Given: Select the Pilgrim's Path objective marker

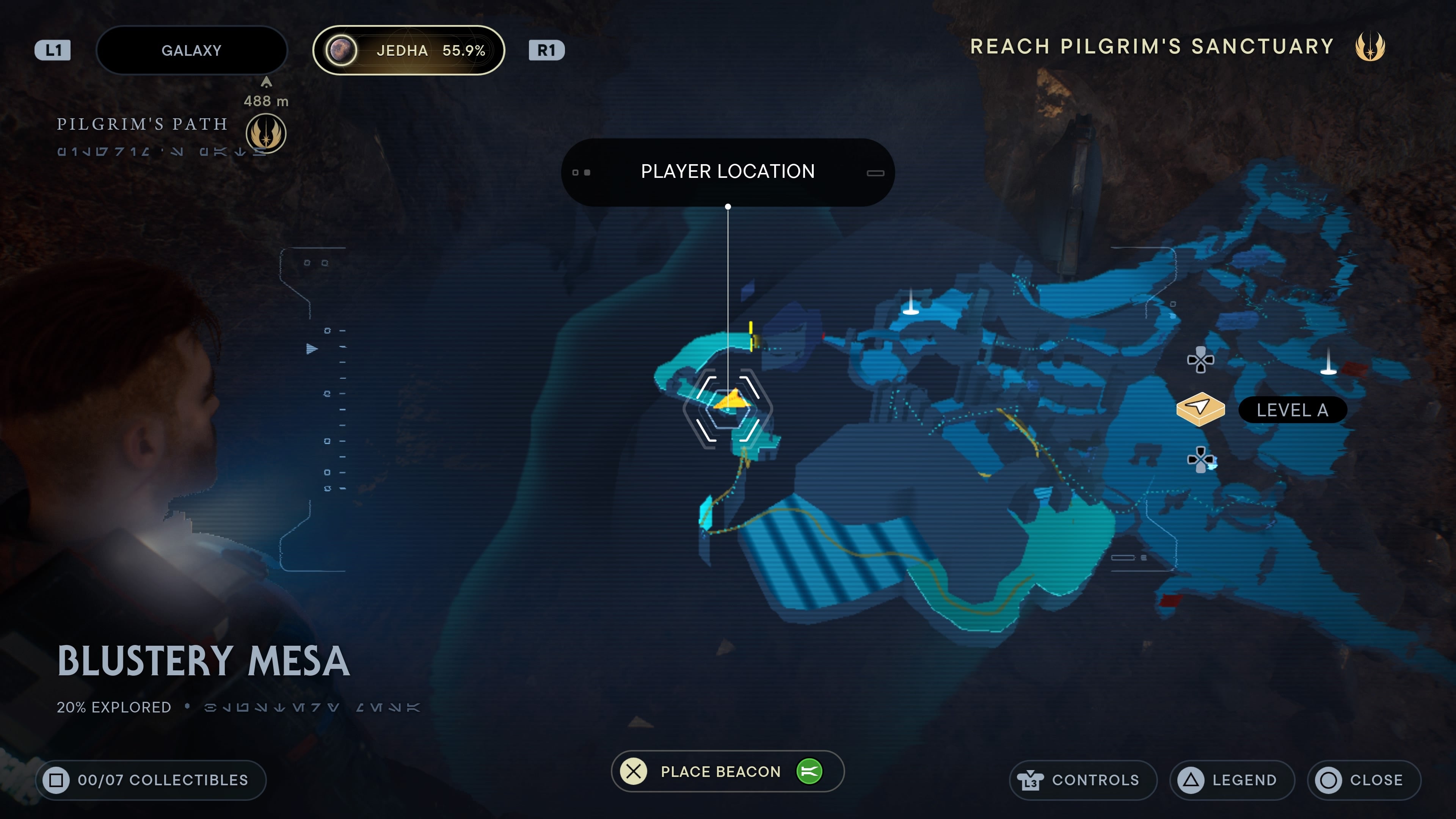Looking at the screenshot, I should (266, 133).
